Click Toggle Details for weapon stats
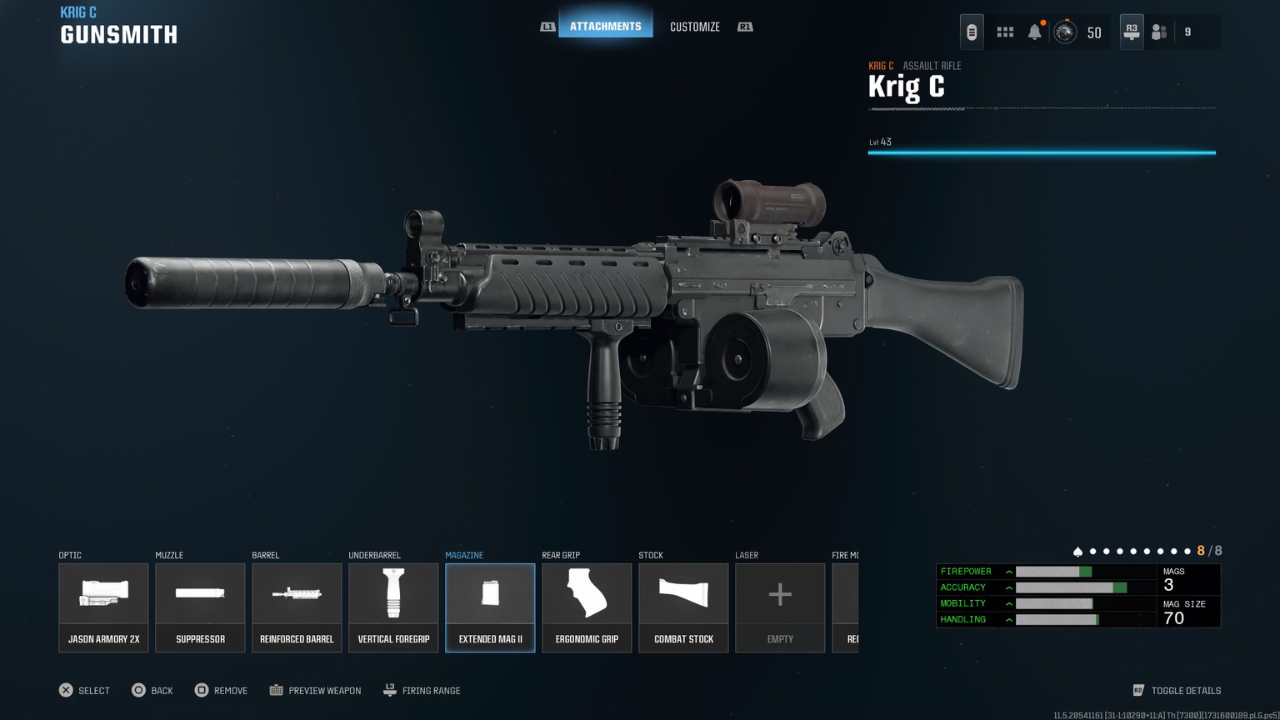The image size is (1280, 720). [1177, 690]
